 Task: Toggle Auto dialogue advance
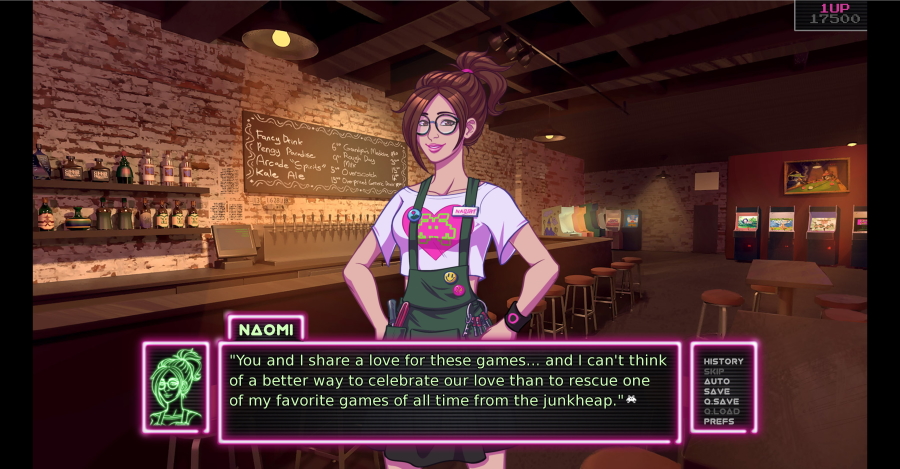pos(717,381)
